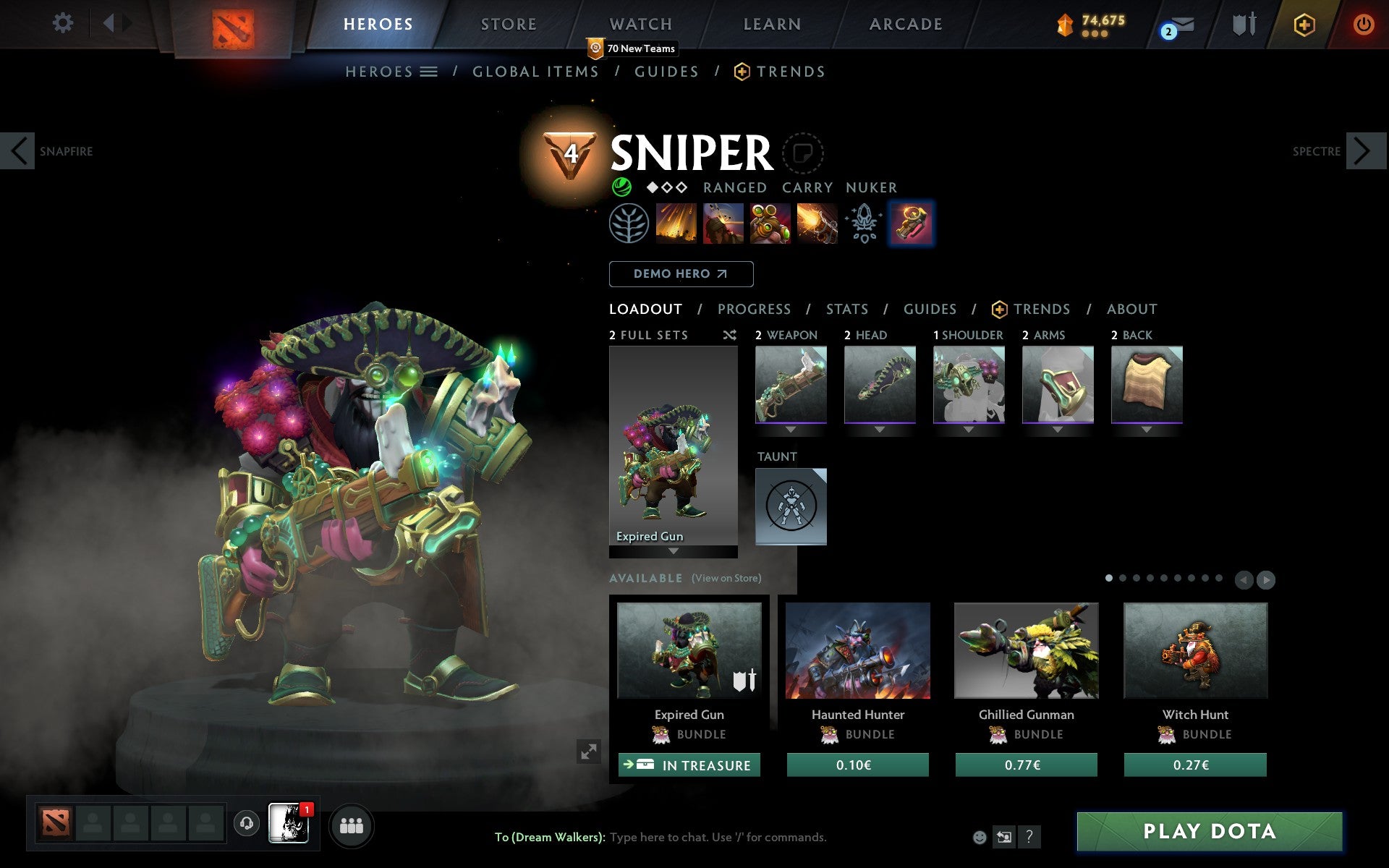This screenshot has width=1389, height=868.
Task: Click the Demo Hero button
Action: pyautogui.click(x=681, y=274)
